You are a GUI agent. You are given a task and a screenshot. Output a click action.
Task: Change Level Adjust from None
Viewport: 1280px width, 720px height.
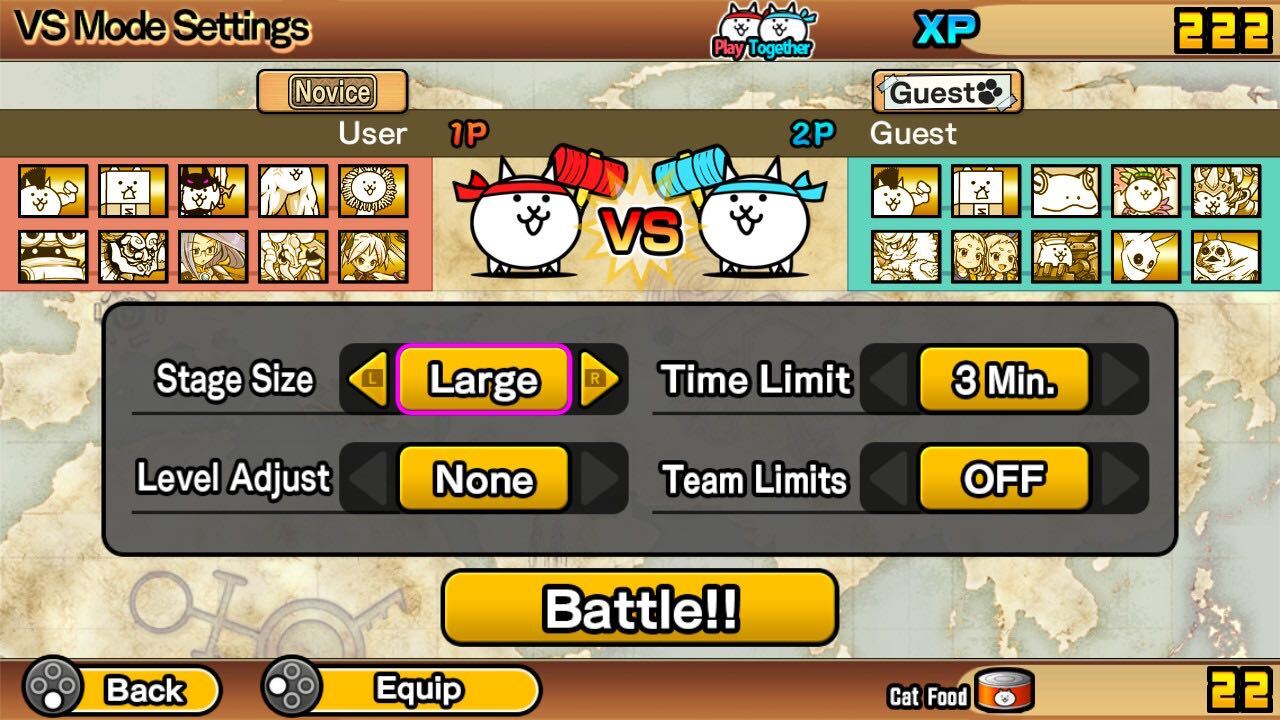tap(483, 479)
